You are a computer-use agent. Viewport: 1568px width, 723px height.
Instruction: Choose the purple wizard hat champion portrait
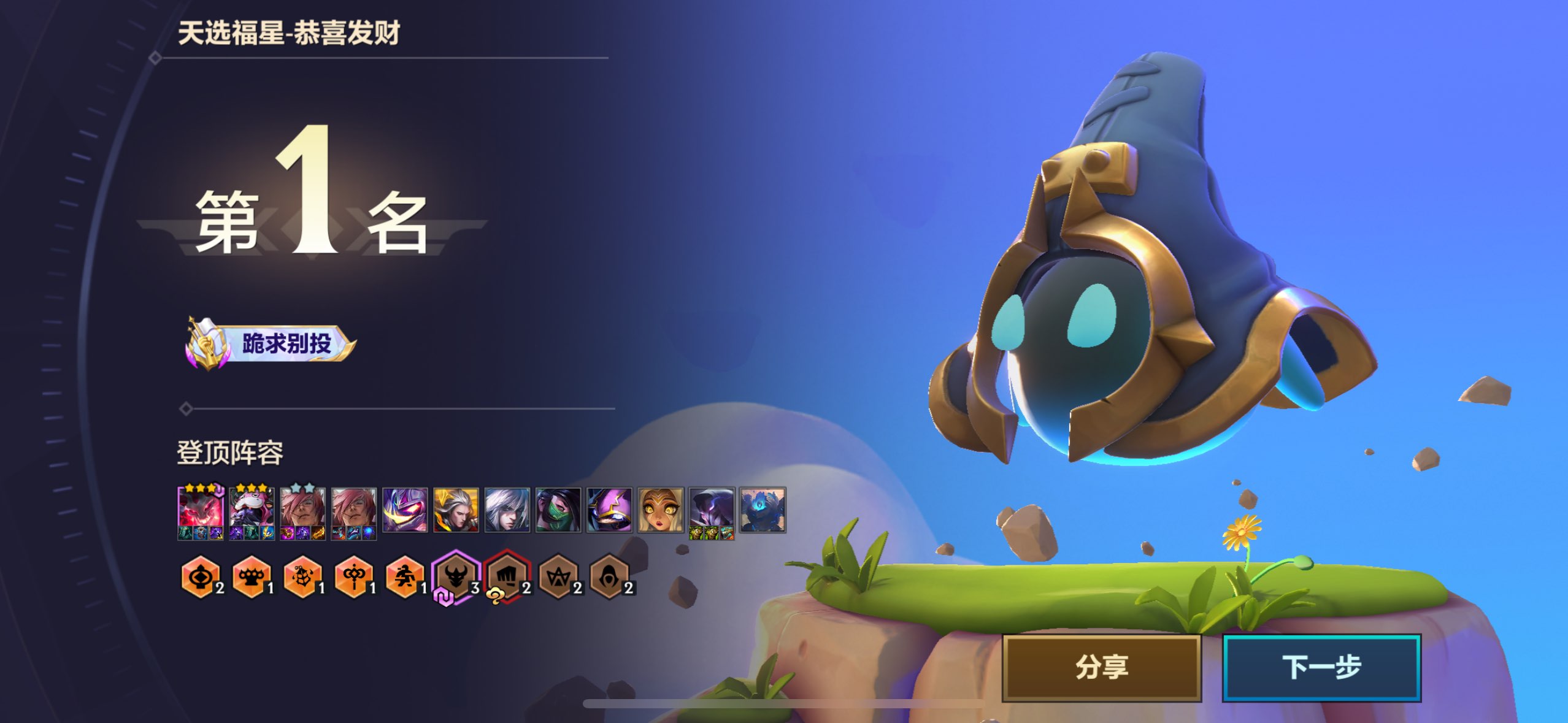(x=609, y=510)
